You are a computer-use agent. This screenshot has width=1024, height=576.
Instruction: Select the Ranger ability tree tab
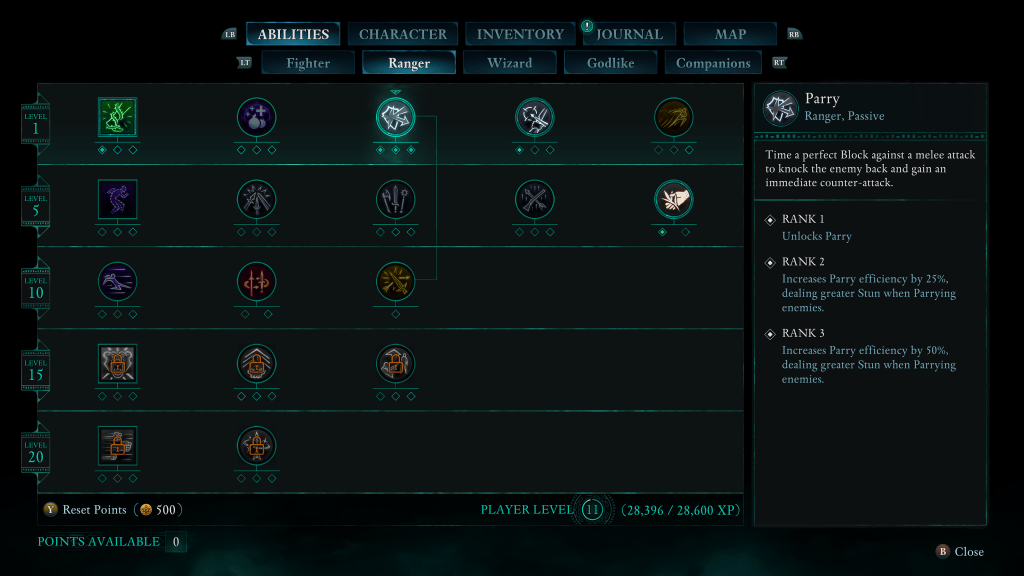pyautogui.click(x=409, y=63)
